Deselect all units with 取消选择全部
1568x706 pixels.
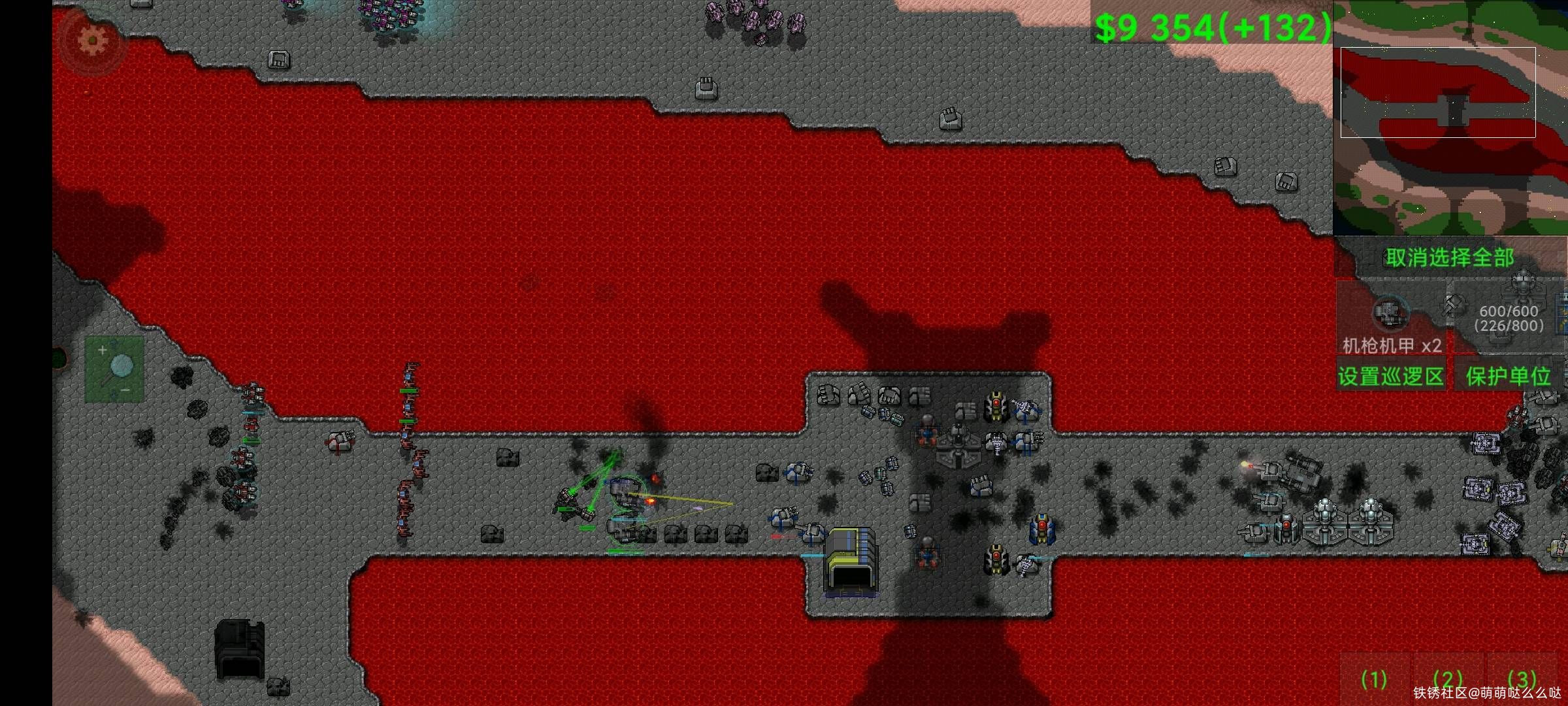[x=1450, y=258]
